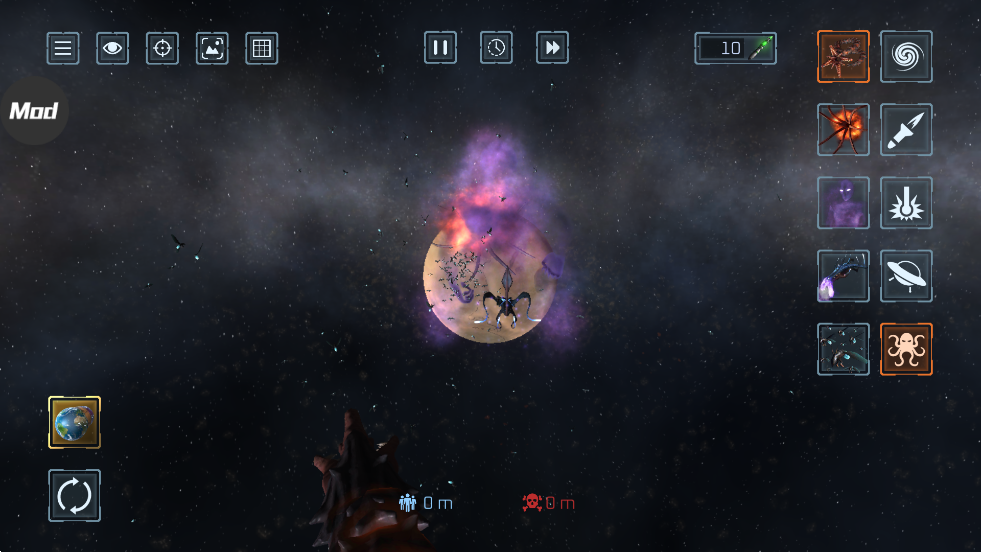981x552 pixels.
Task: Choose the missile weapons category
Action: [906, 130]
